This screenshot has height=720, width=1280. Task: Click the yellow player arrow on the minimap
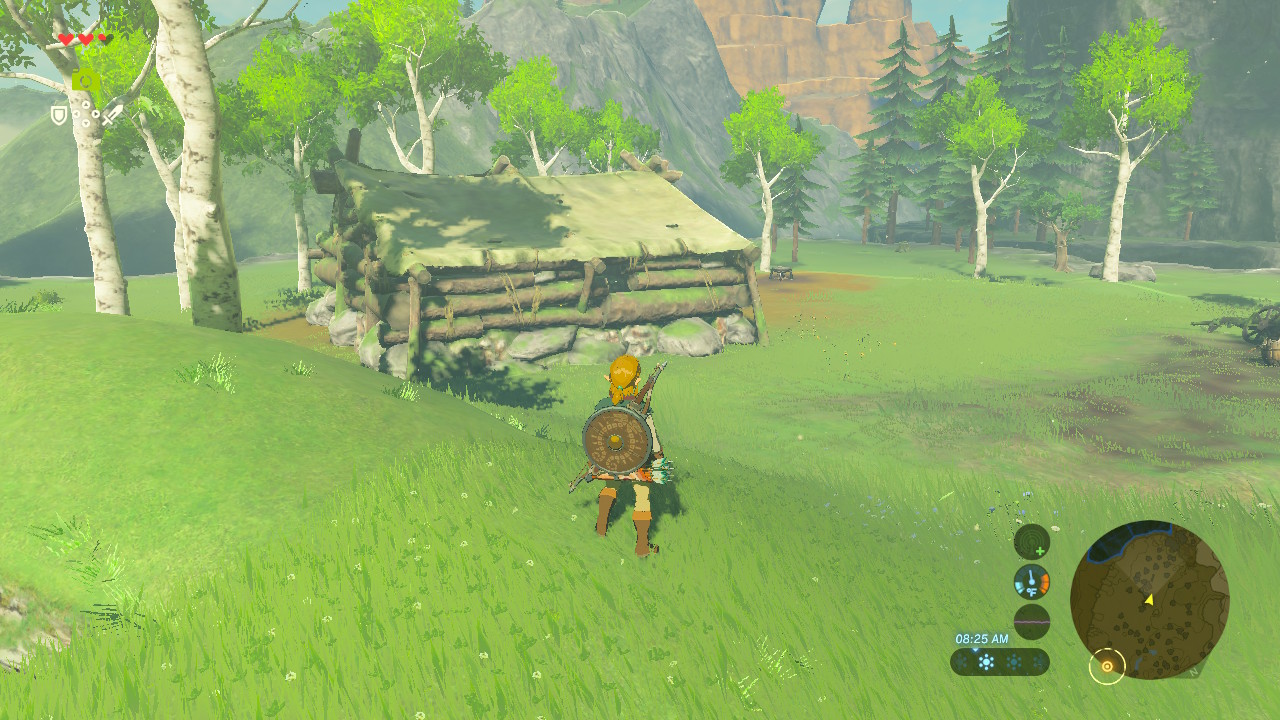tap(1149, 600)
